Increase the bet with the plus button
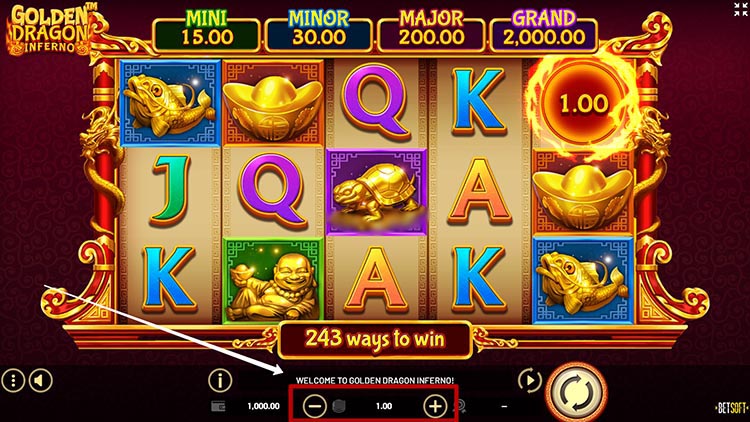 pyautogui.click(x=435, y=406)
